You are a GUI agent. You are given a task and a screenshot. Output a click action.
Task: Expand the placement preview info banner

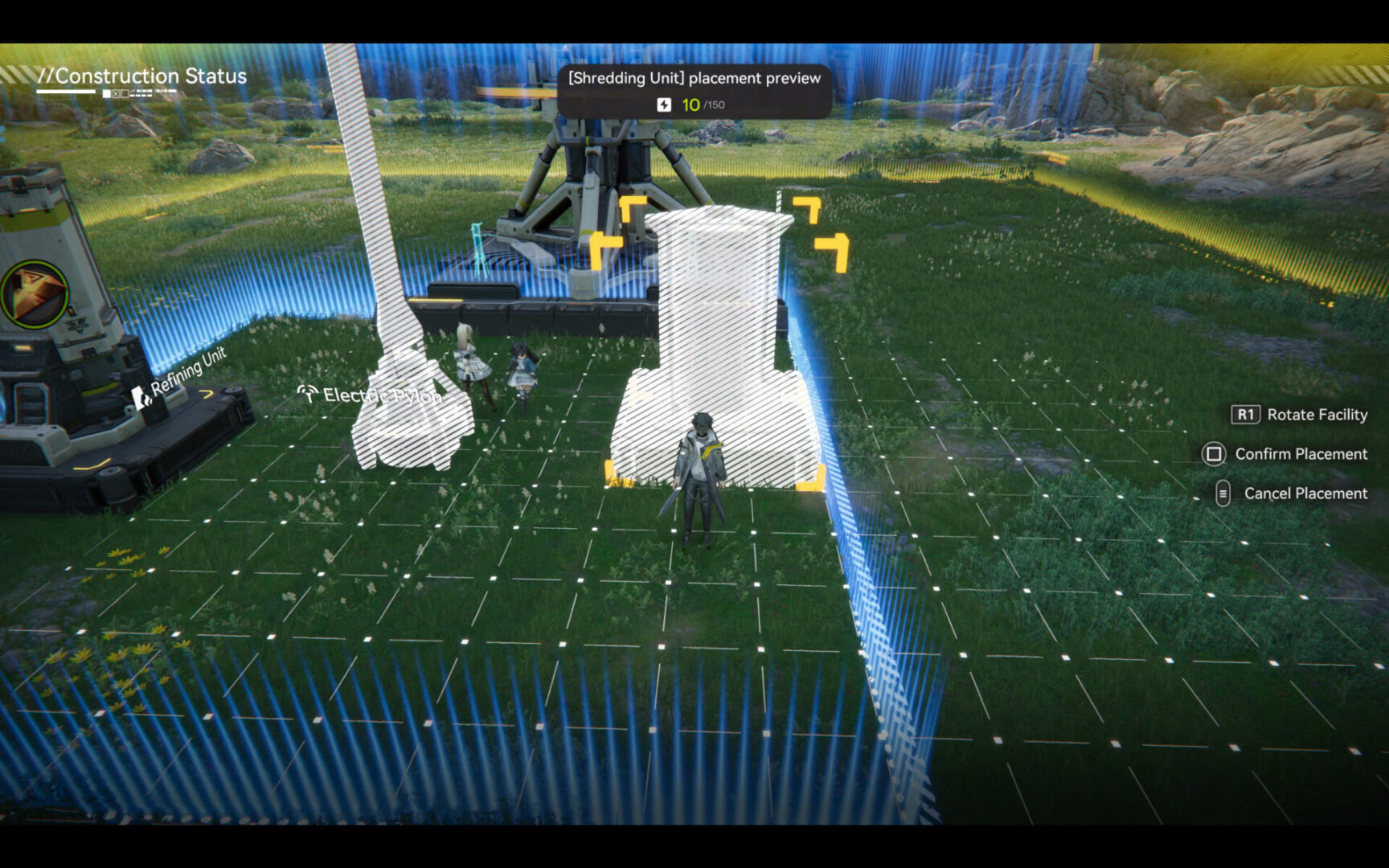pyautogui.click(x=693, y=92)
